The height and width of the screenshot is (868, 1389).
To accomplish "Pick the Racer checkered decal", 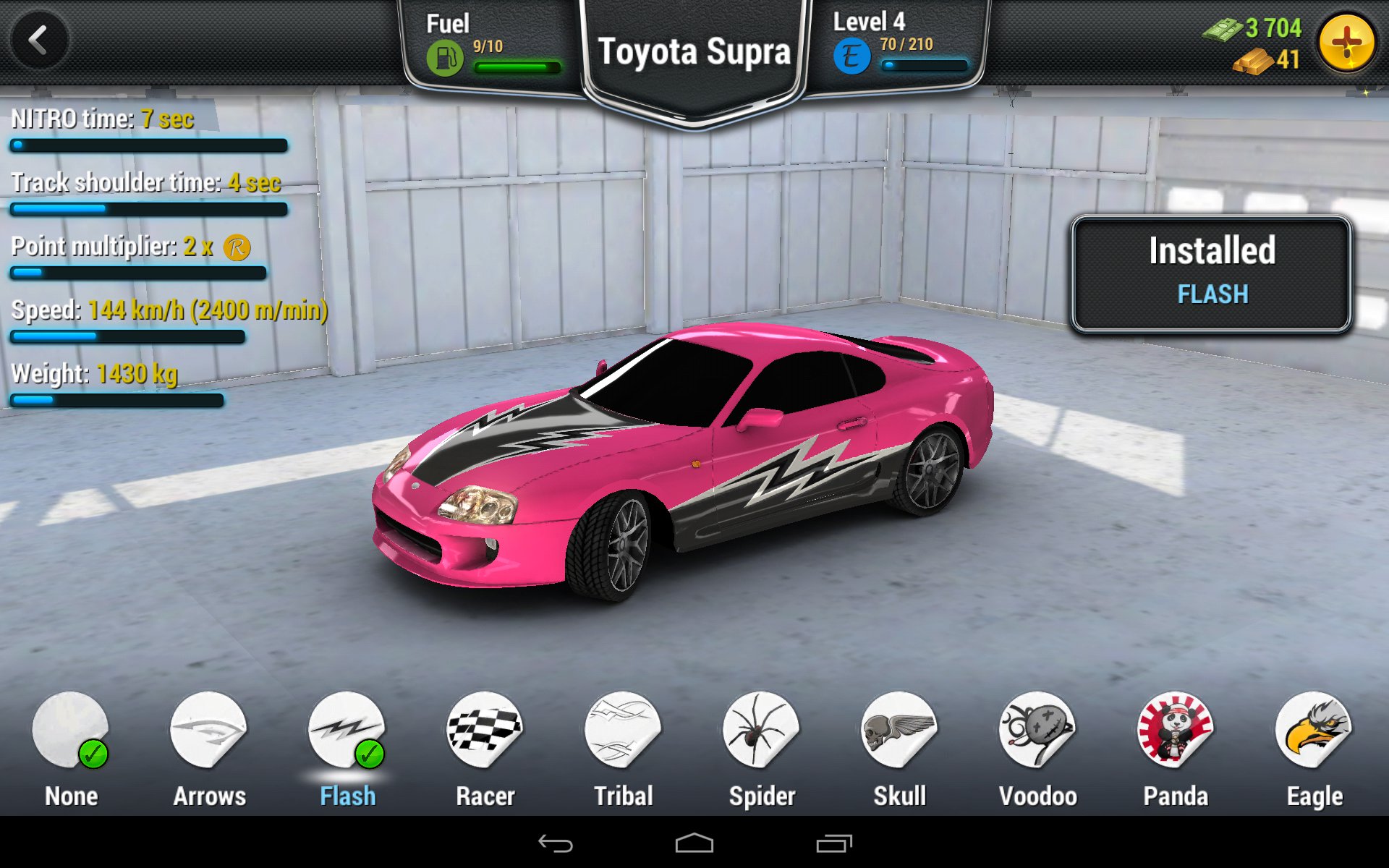I will click(485, 731).
